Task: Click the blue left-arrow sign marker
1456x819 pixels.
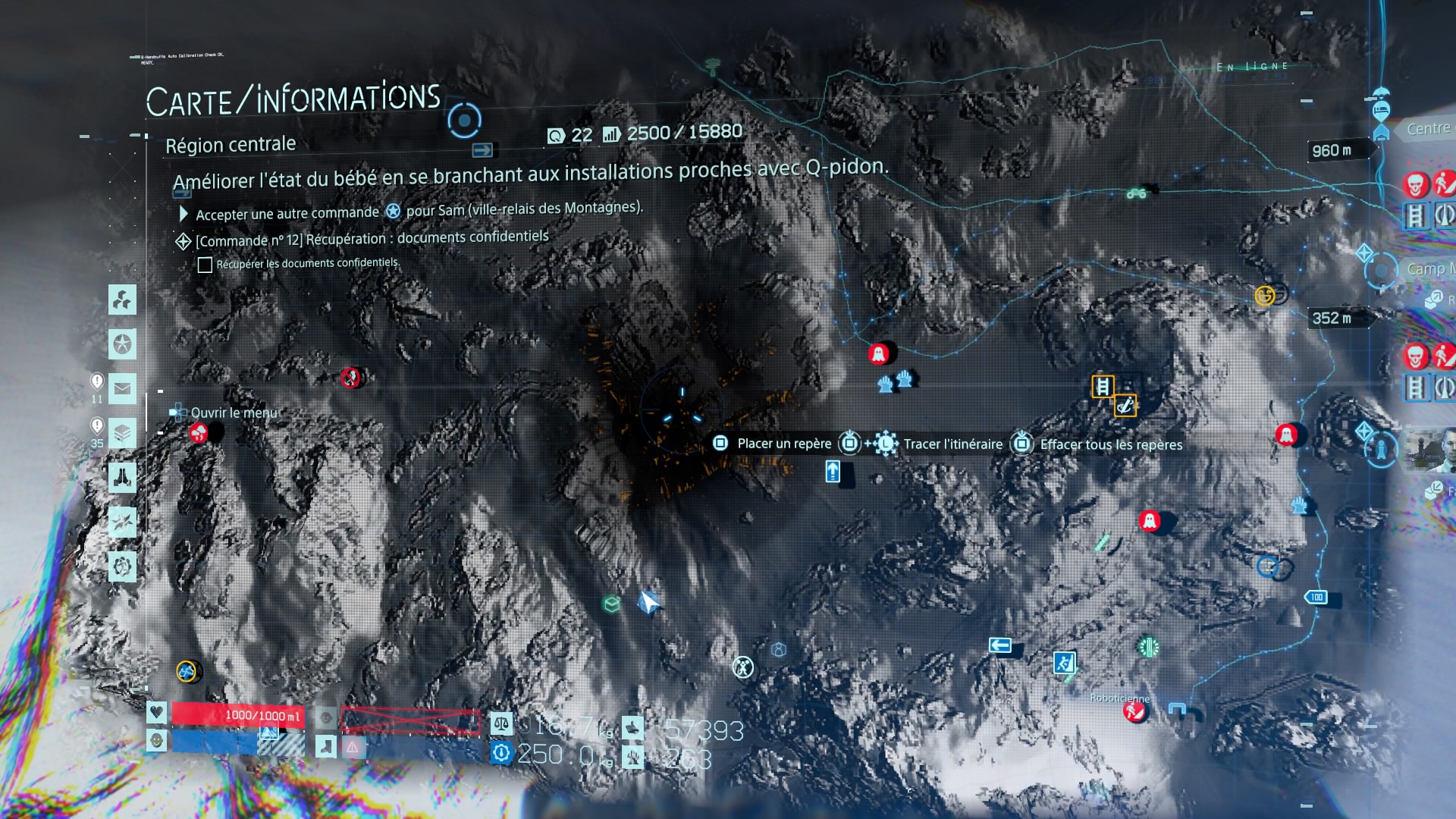Action: pyautogui.click(x=1000, y=645)
